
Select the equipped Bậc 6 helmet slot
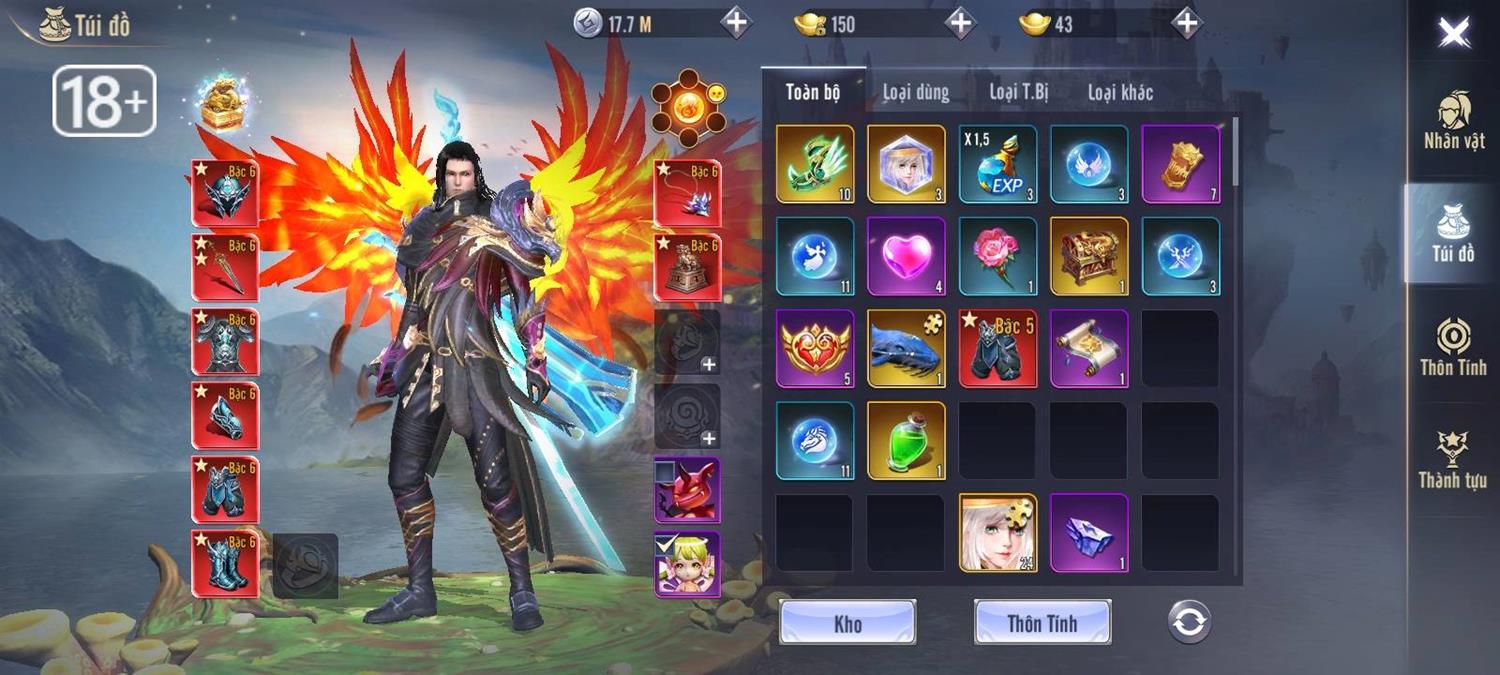[x=225, y=193]
